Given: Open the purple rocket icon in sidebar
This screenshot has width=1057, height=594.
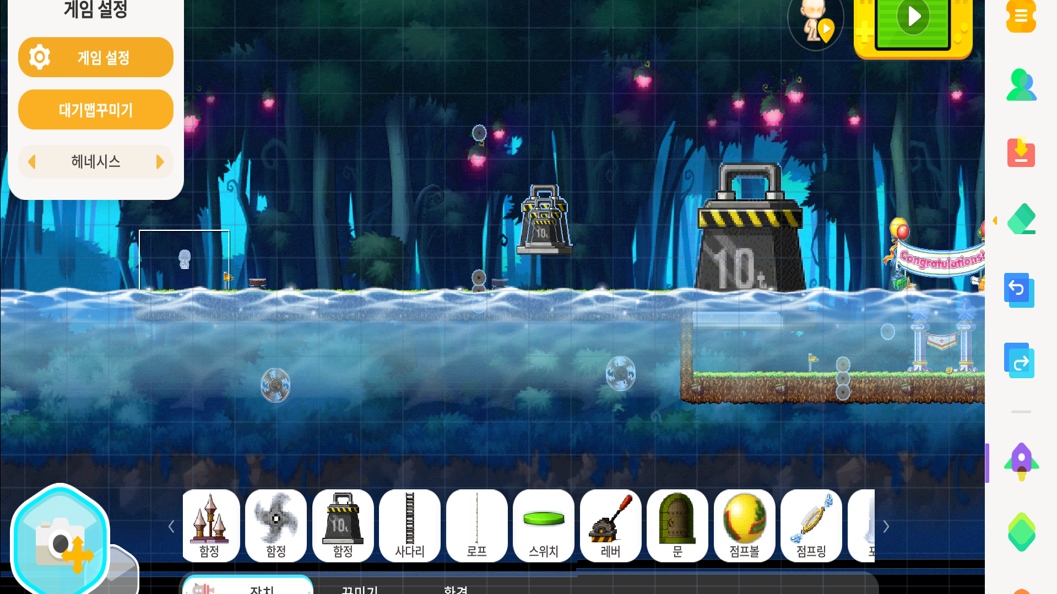Looking at the screenshot, I should click(1021, 462).
